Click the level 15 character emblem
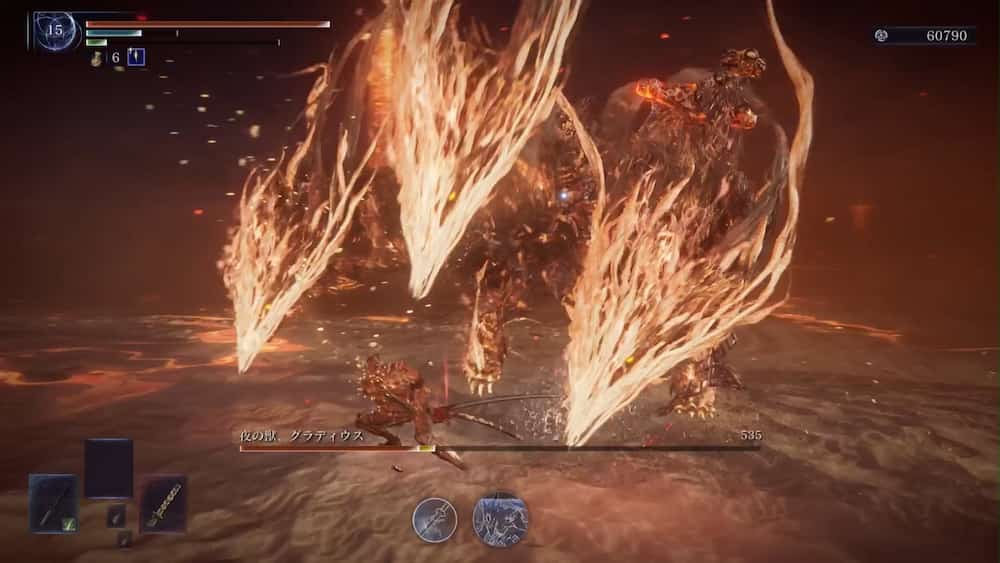 click(56, 30)
